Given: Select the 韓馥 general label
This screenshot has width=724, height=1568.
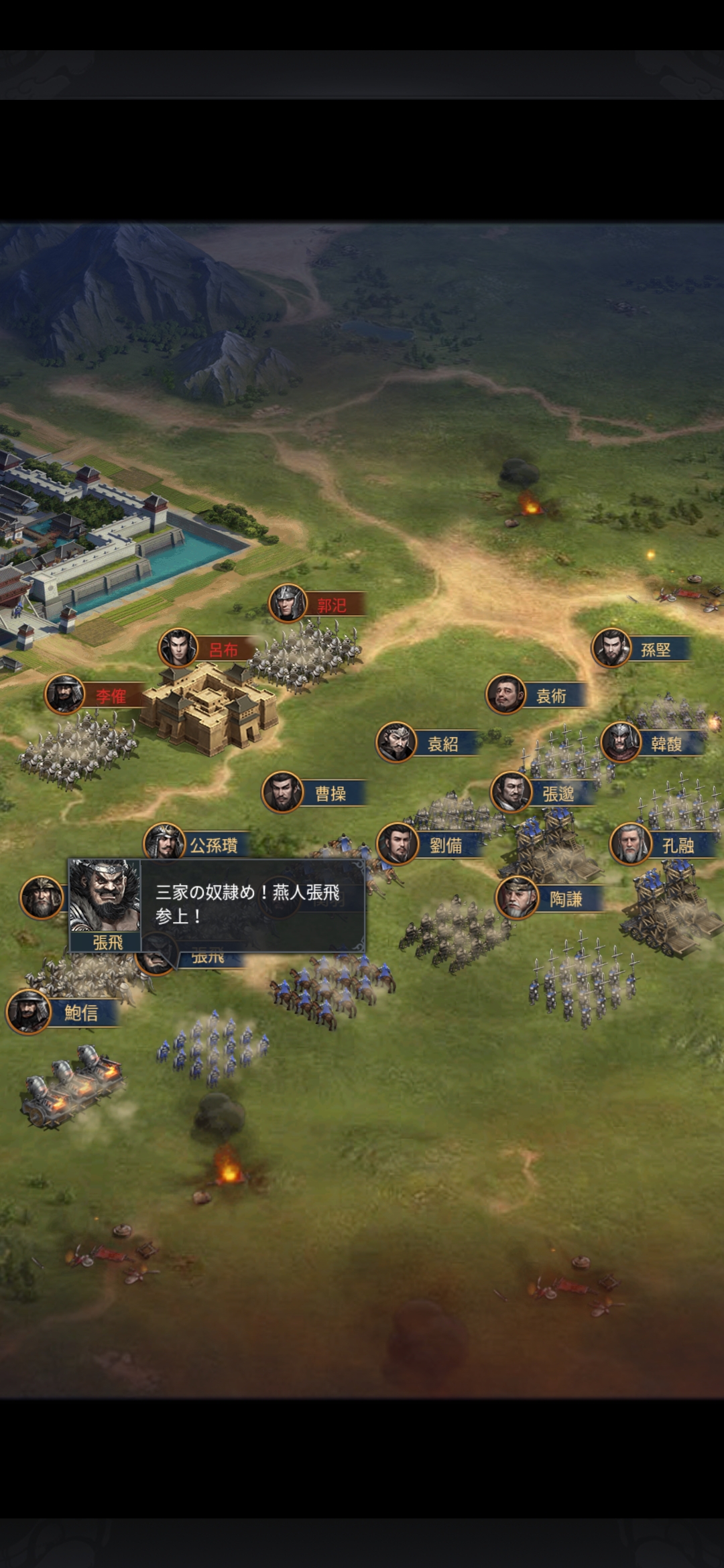Looking at the screenshot, I should coord(665,743).
